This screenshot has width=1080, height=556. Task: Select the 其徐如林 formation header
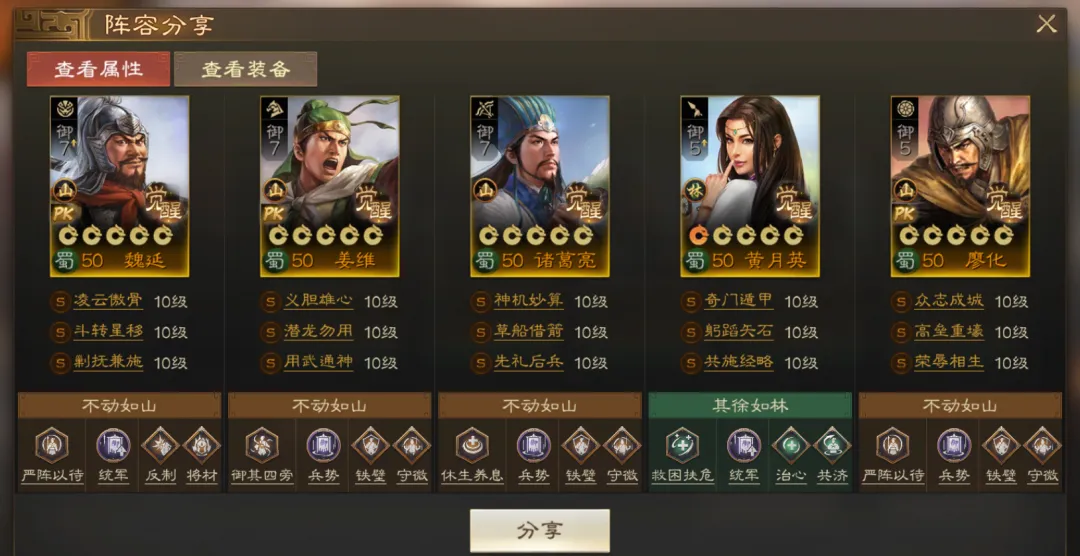[x=750, y=405]
